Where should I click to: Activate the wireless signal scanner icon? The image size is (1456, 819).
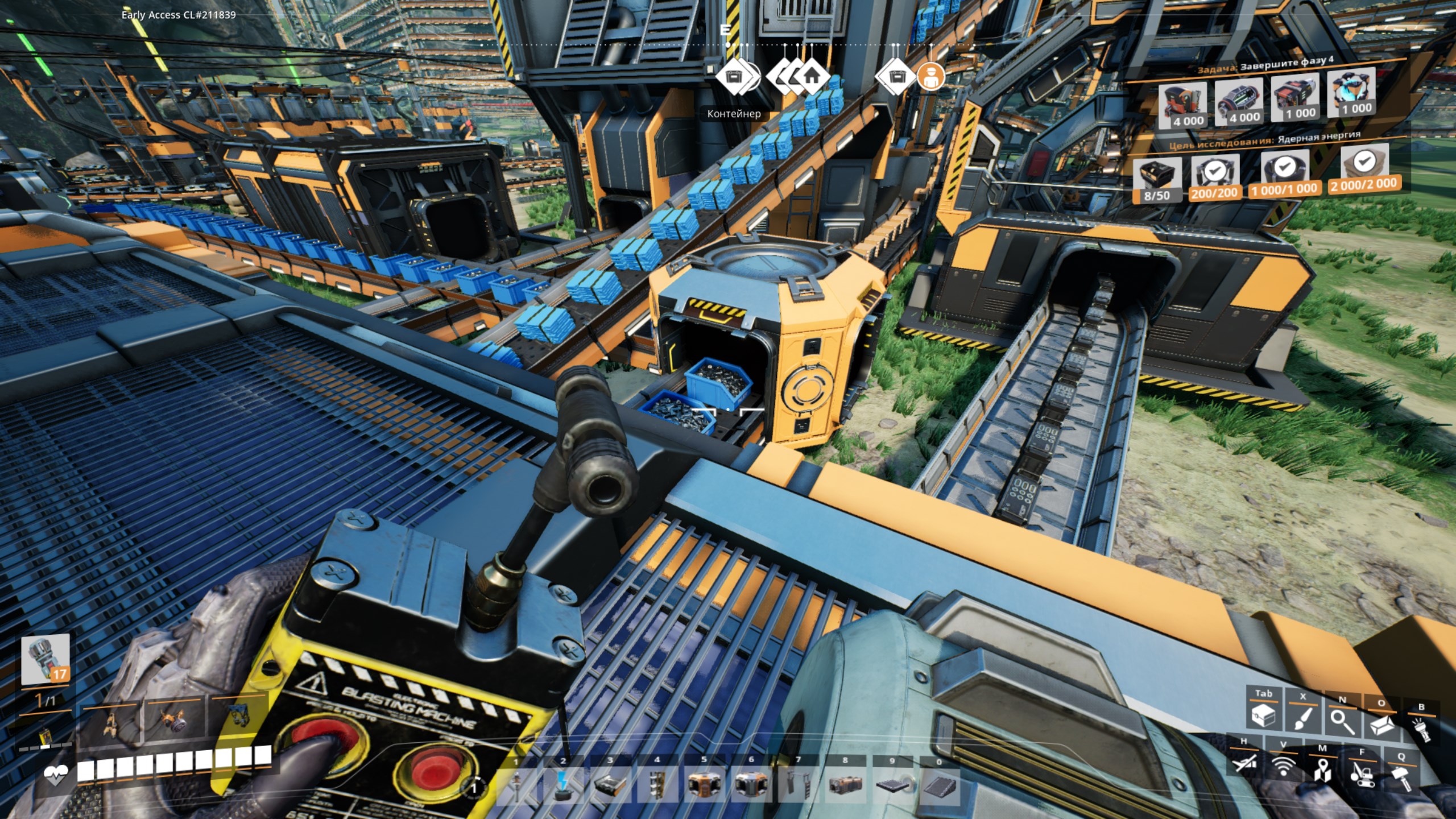[1283, 766]
